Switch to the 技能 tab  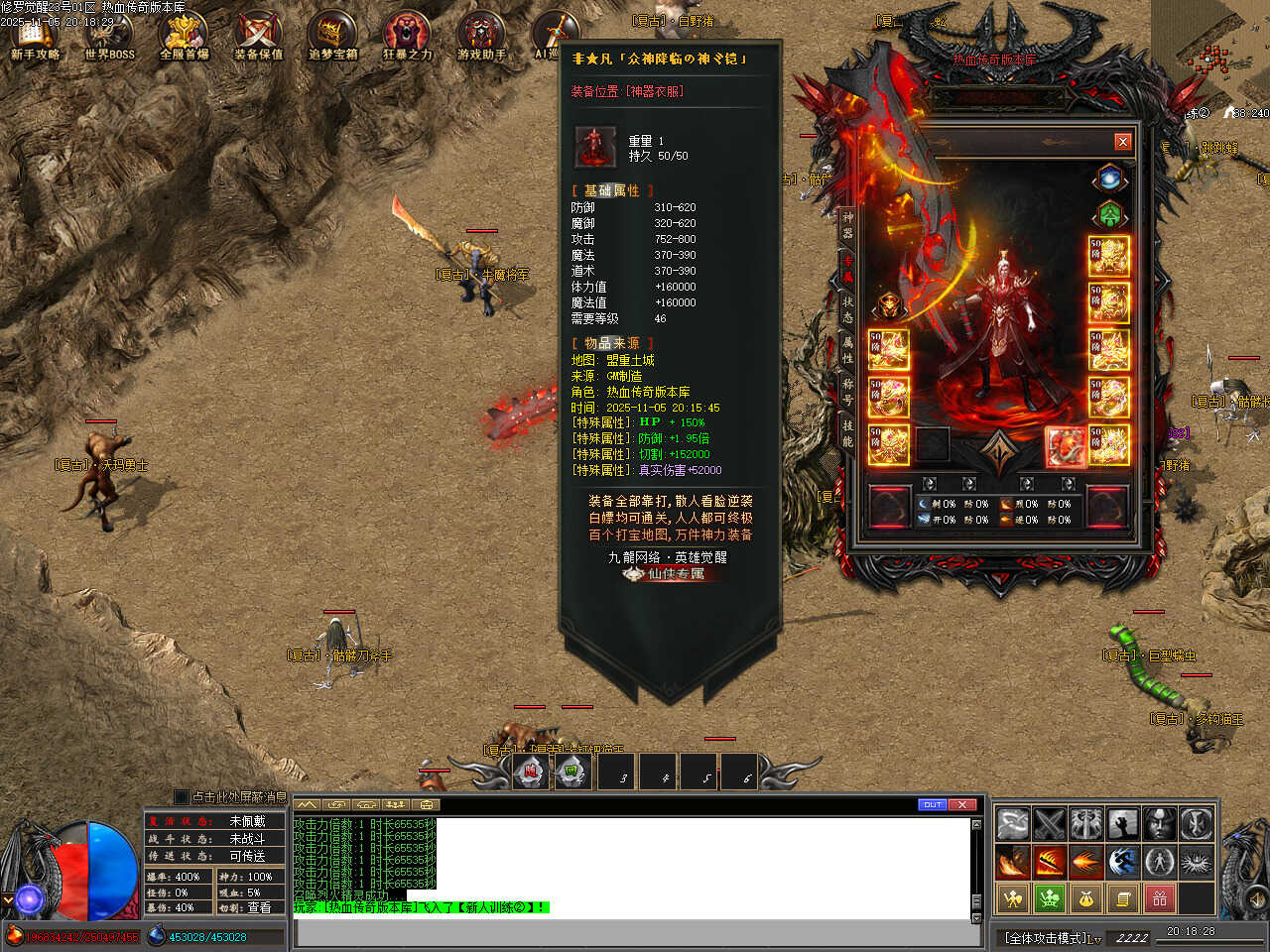click(x=848, y=432)
